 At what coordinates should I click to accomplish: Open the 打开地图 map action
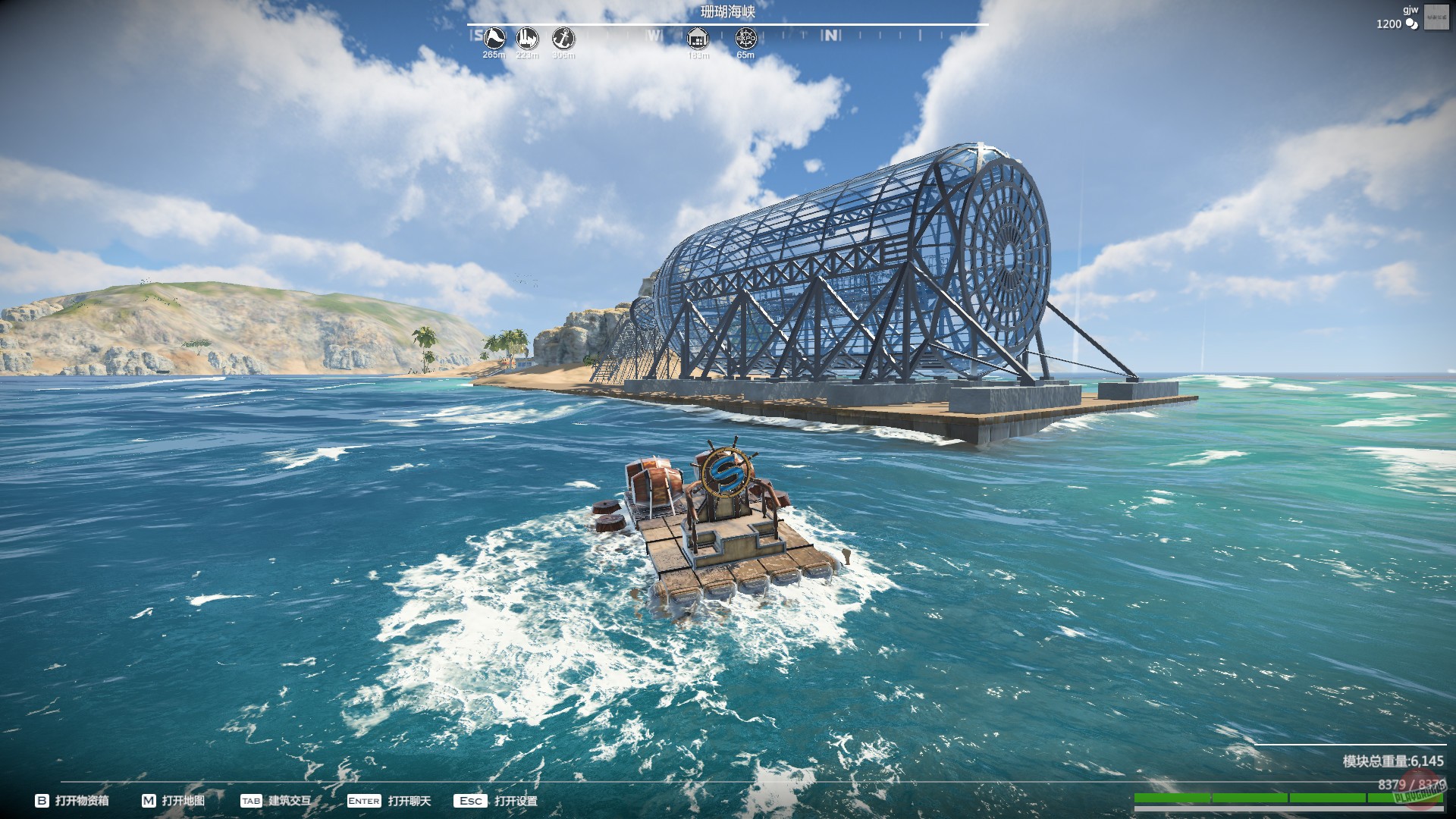(184, 800)
